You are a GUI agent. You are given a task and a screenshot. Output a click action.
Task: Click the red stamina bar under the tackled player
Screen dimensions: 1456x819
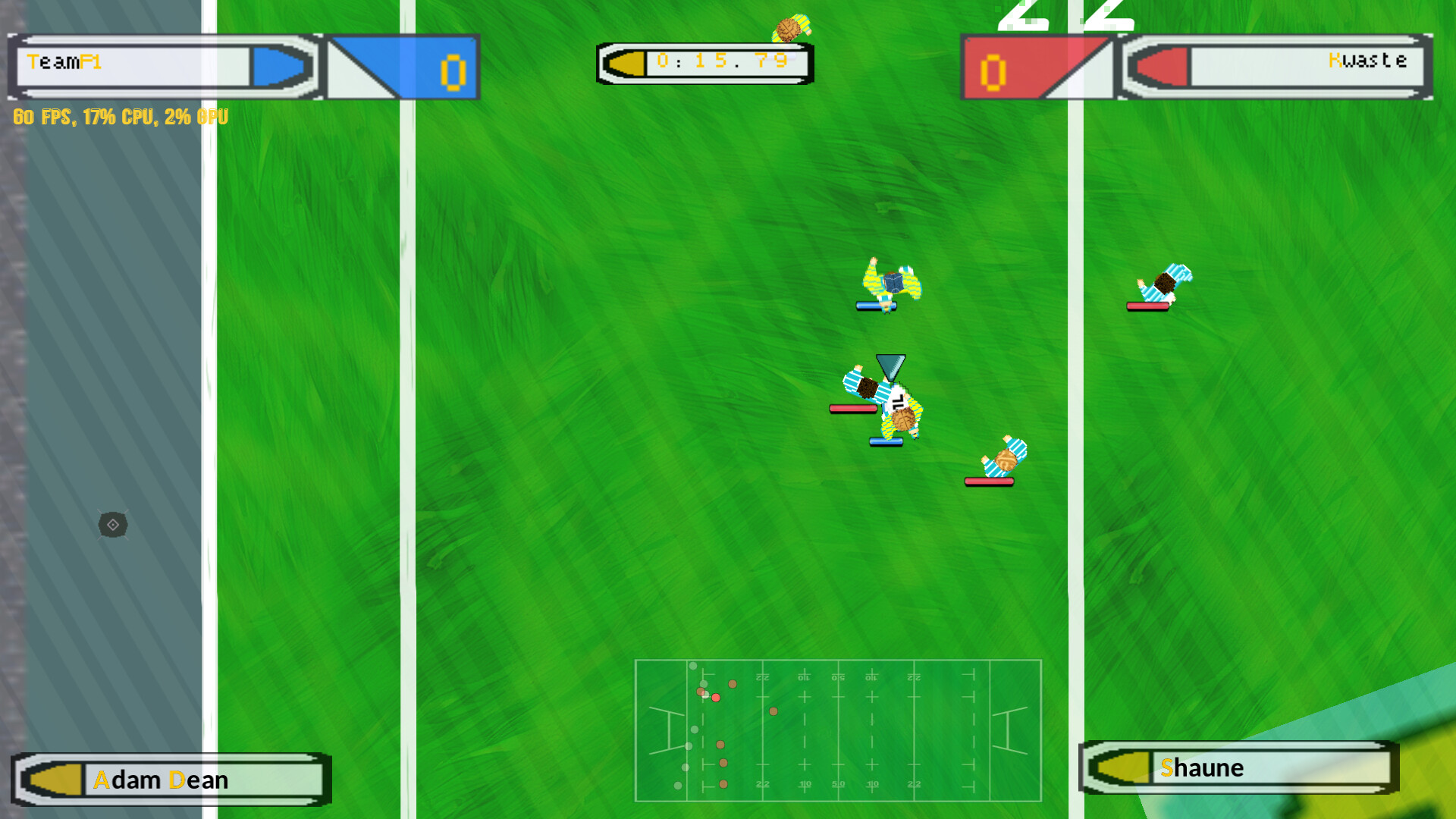pos(853,409)
